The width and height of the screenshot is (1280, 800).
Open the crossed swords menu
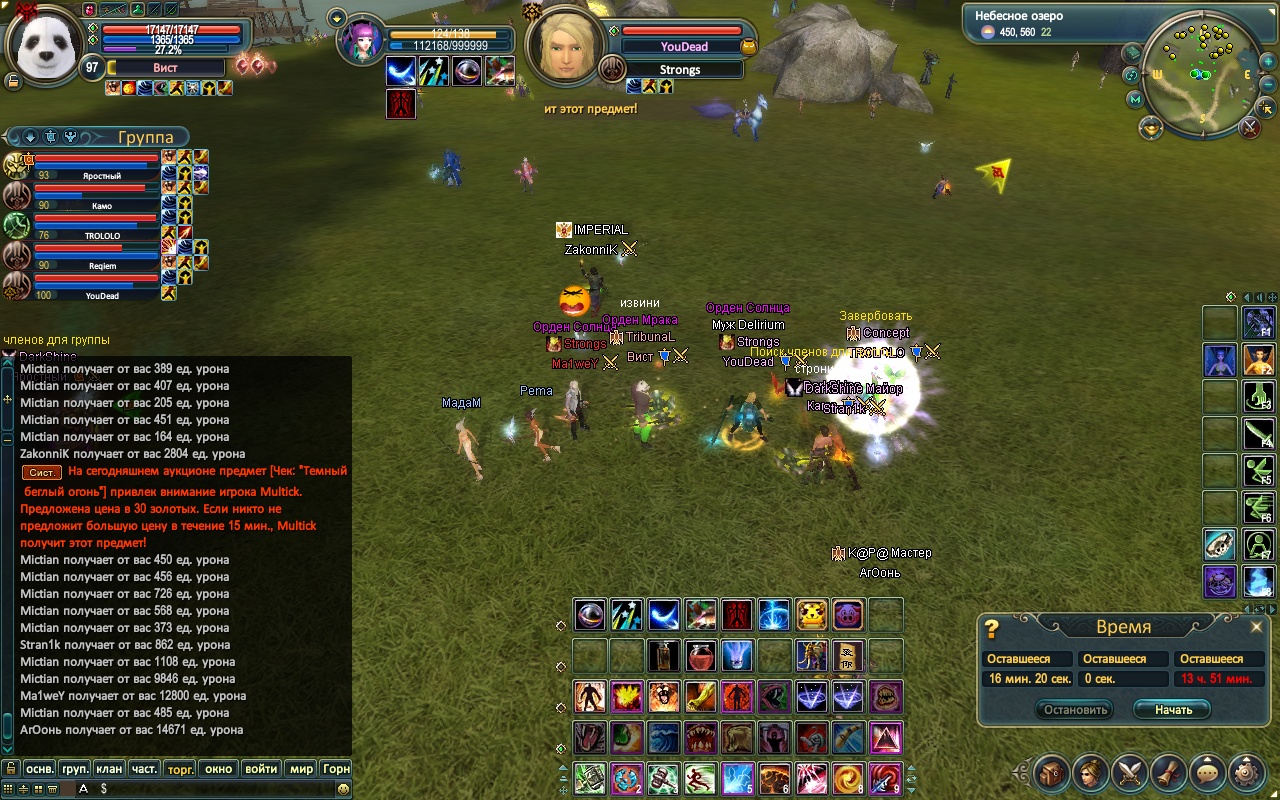click(x=1130, y=772)
